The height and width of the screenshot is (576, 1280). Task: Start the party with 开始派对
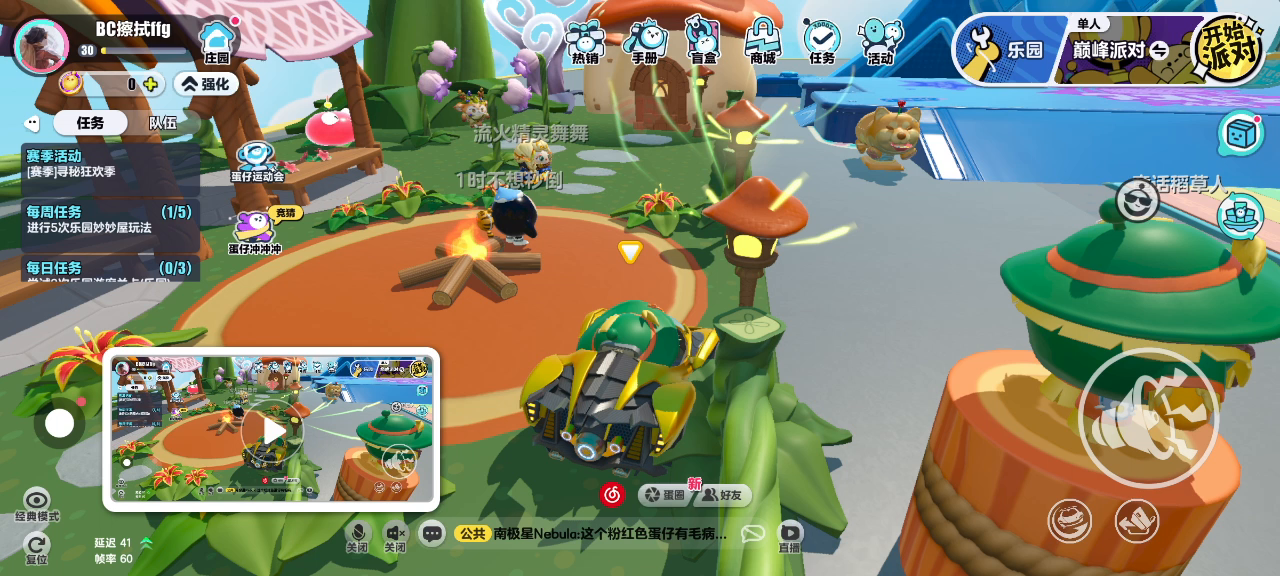tap(1225, 48)
